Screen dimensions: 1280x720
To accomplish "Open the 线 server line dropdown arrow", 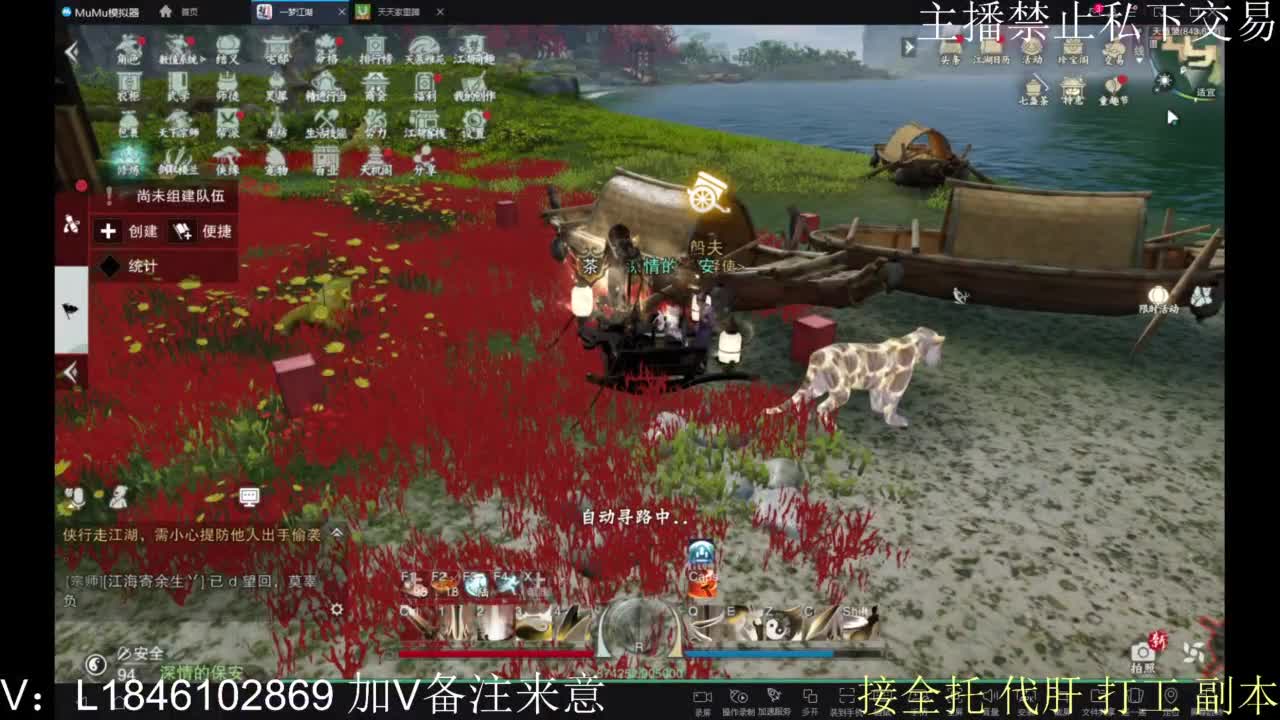I will 1139,62.
